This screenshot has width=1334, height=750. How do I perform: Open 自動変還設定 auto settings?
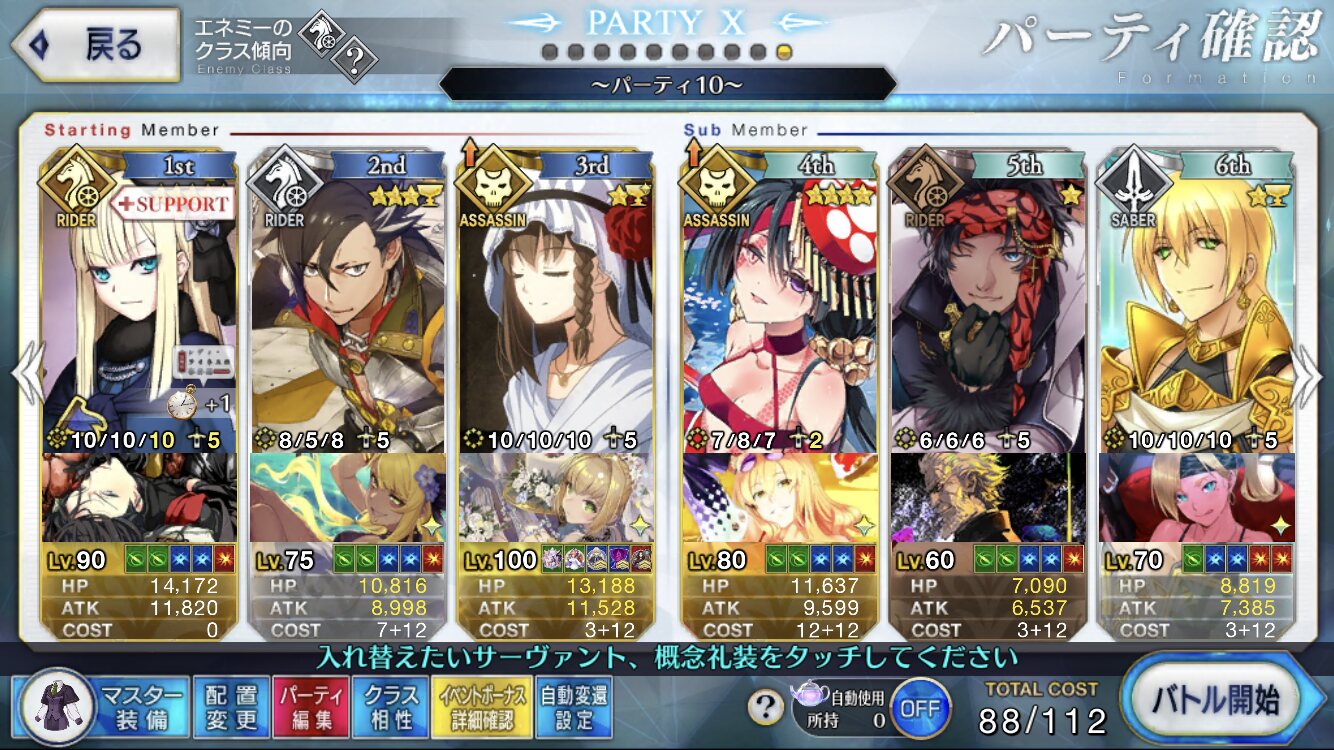click(x=574, y=707)
